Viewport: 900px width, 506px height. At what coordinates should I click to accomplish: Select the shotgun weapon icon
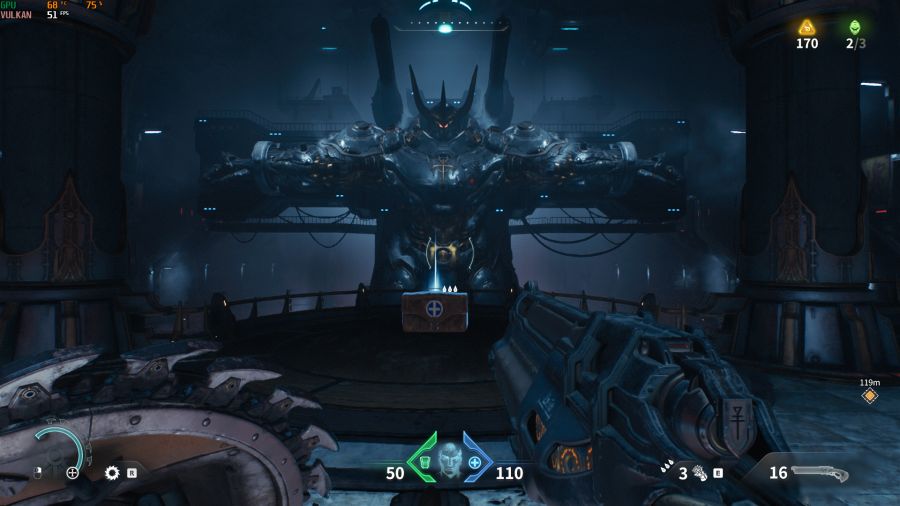[x=819, y=473]
